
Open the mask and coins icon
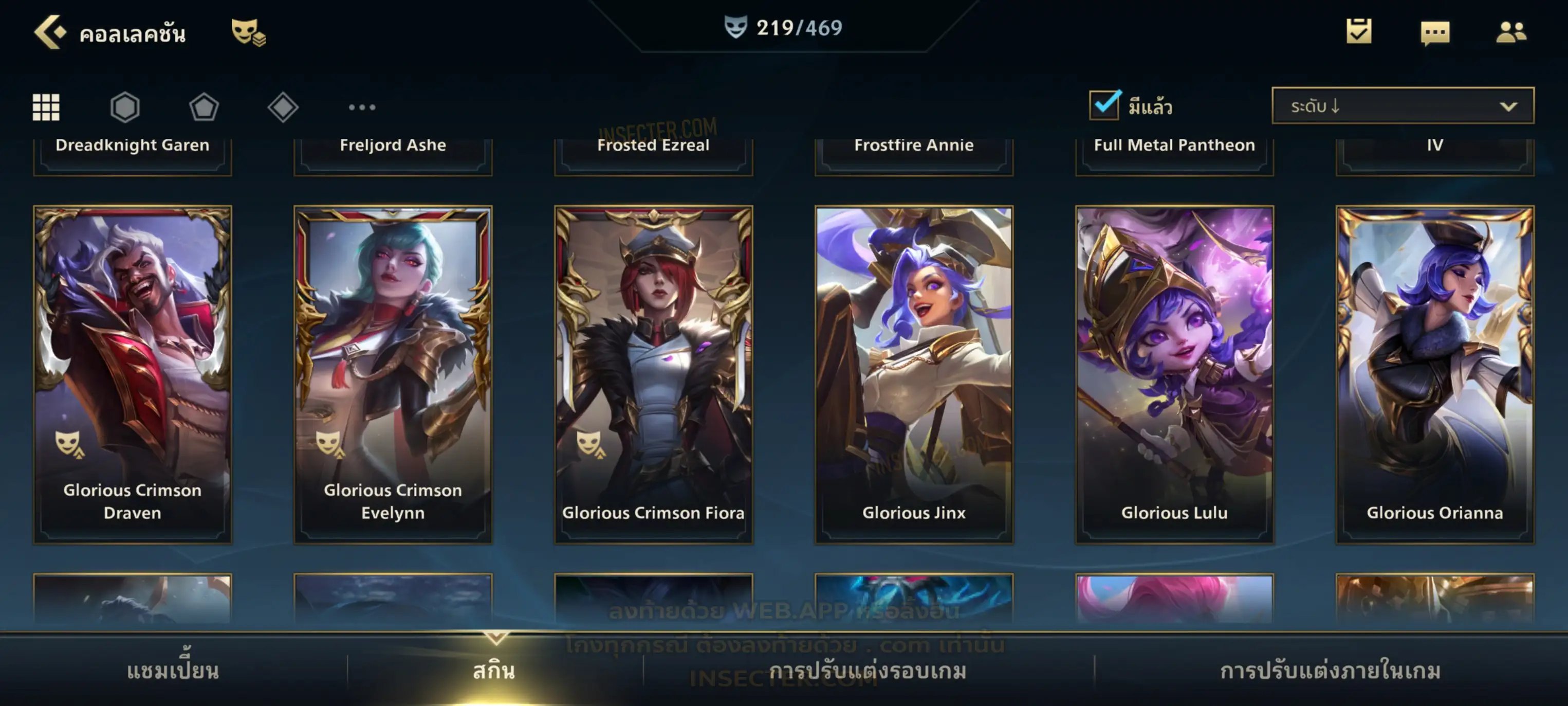(248, 32)
